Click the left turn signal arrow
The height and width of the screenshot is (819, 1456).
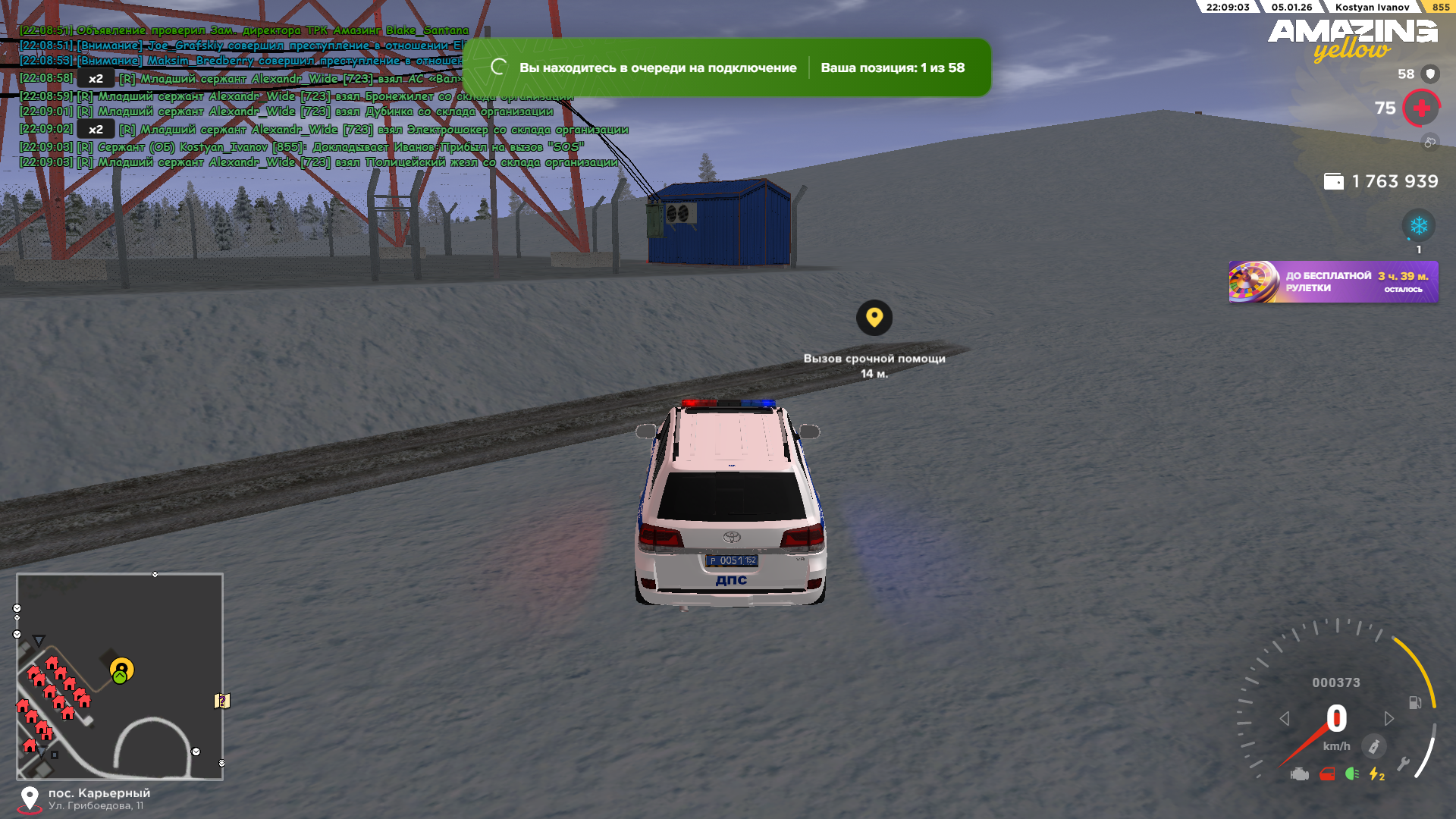tap(1284, 718)
